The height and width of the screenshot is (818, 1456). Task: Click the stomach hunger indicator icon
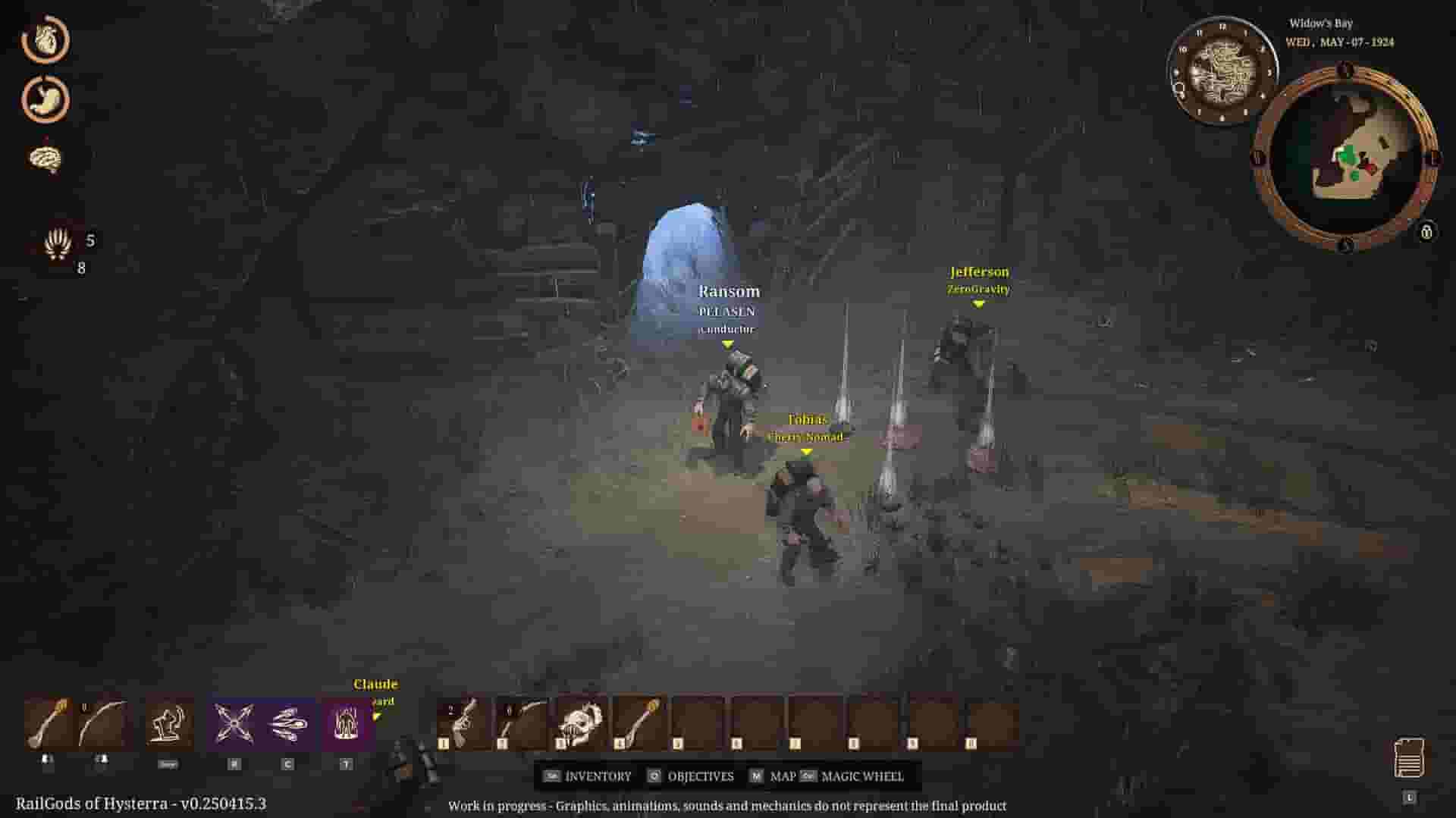click(x=47, y=99)
